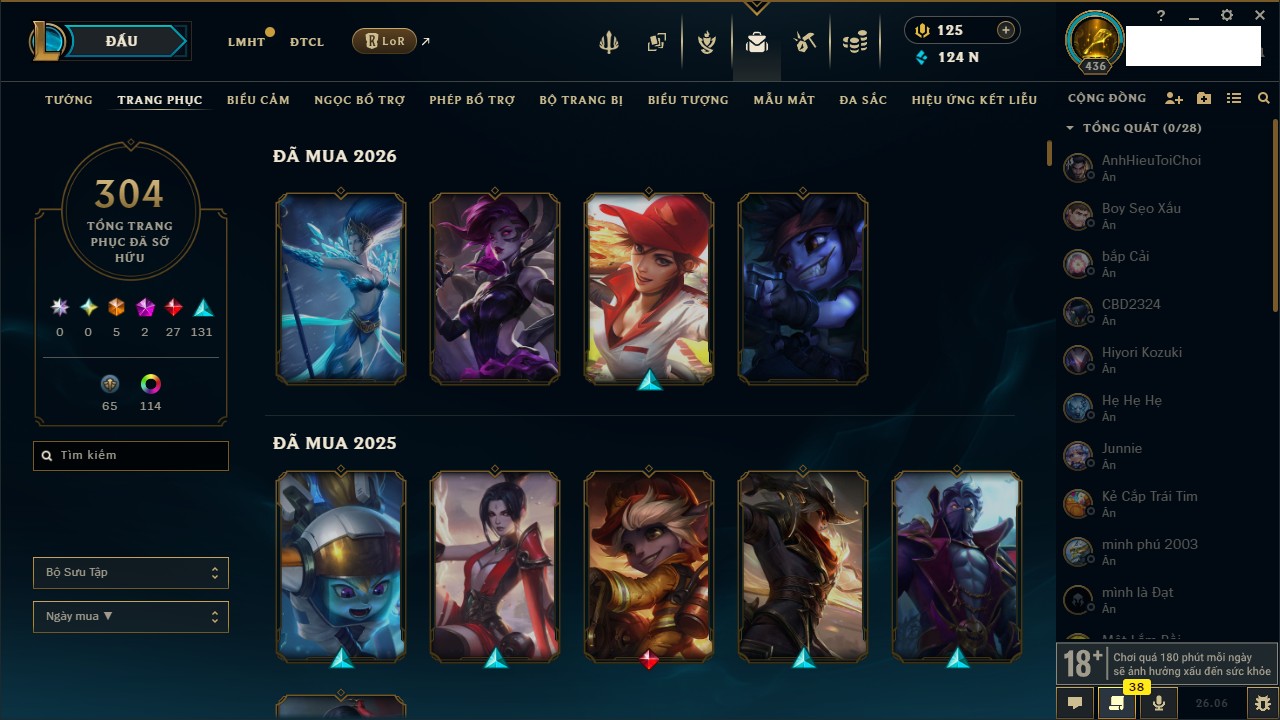
Task: Select the red cap skin card
Action: tap(649, 288)
